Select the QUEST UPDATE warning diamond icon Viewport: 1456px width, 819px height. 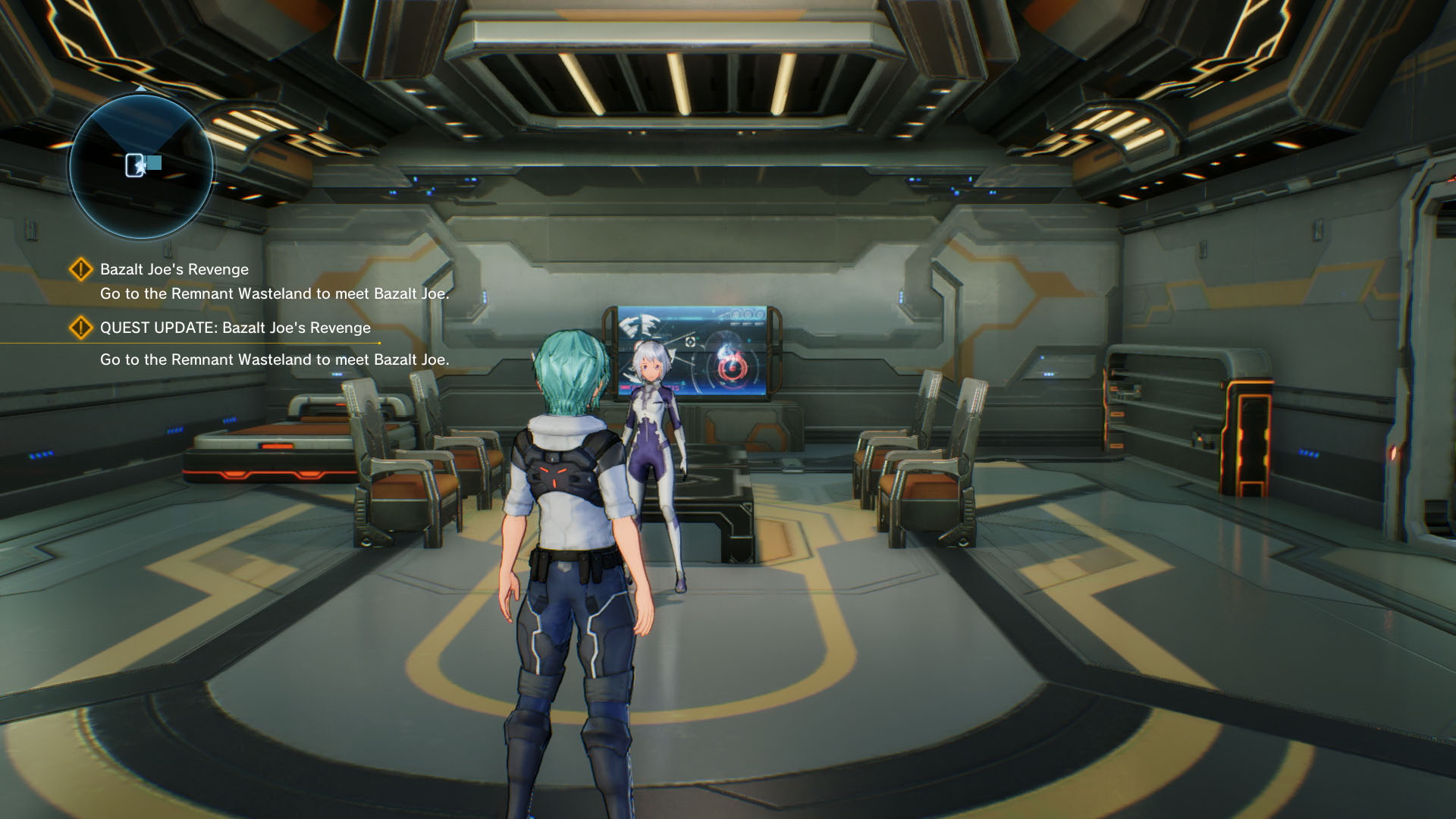[80, 328]
